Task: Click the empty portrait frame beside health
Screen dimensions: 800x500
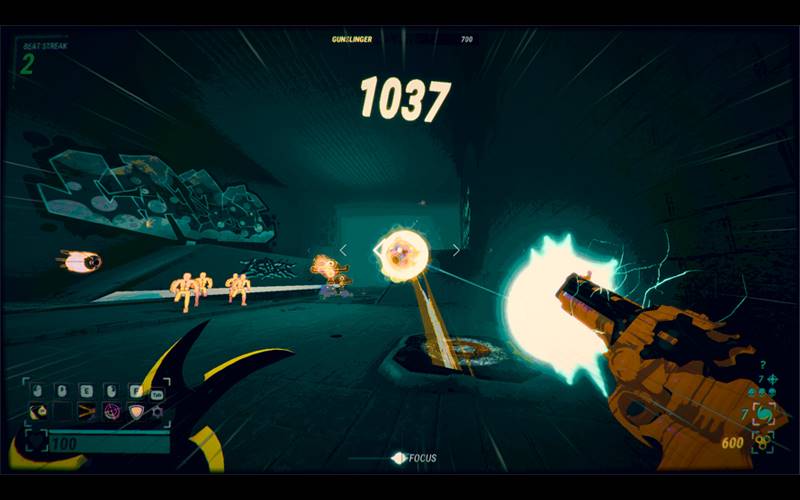Action: coord(35,441)
